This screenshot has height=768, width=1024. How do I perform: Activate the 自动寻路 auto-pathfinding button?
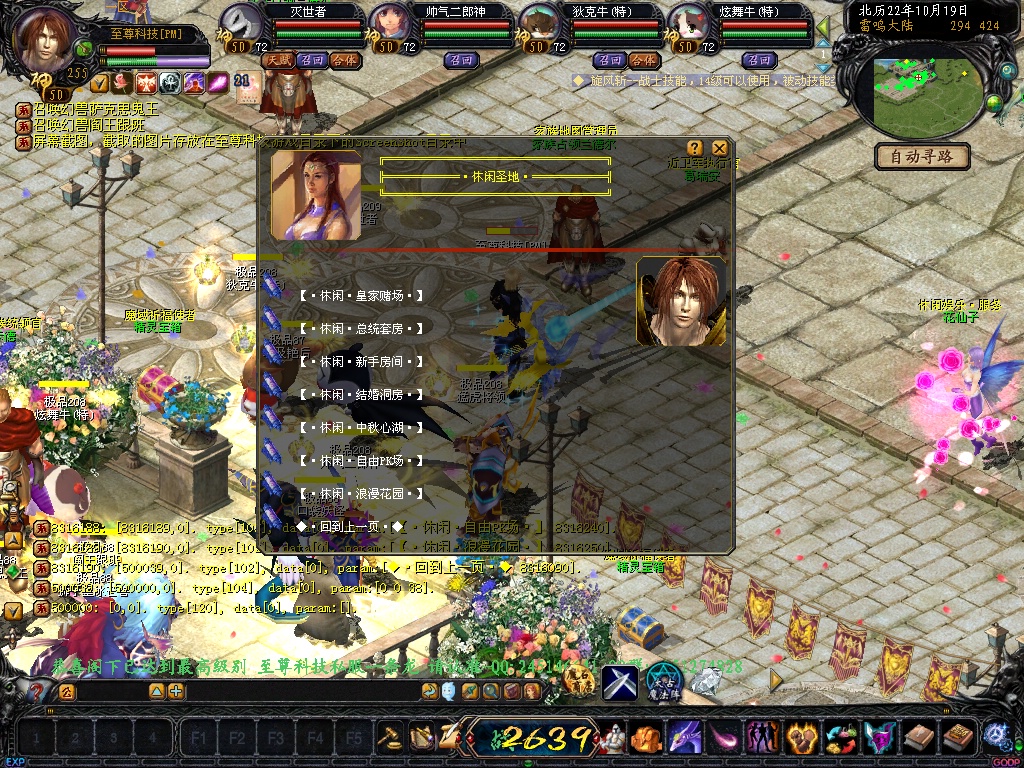point(922,157)
